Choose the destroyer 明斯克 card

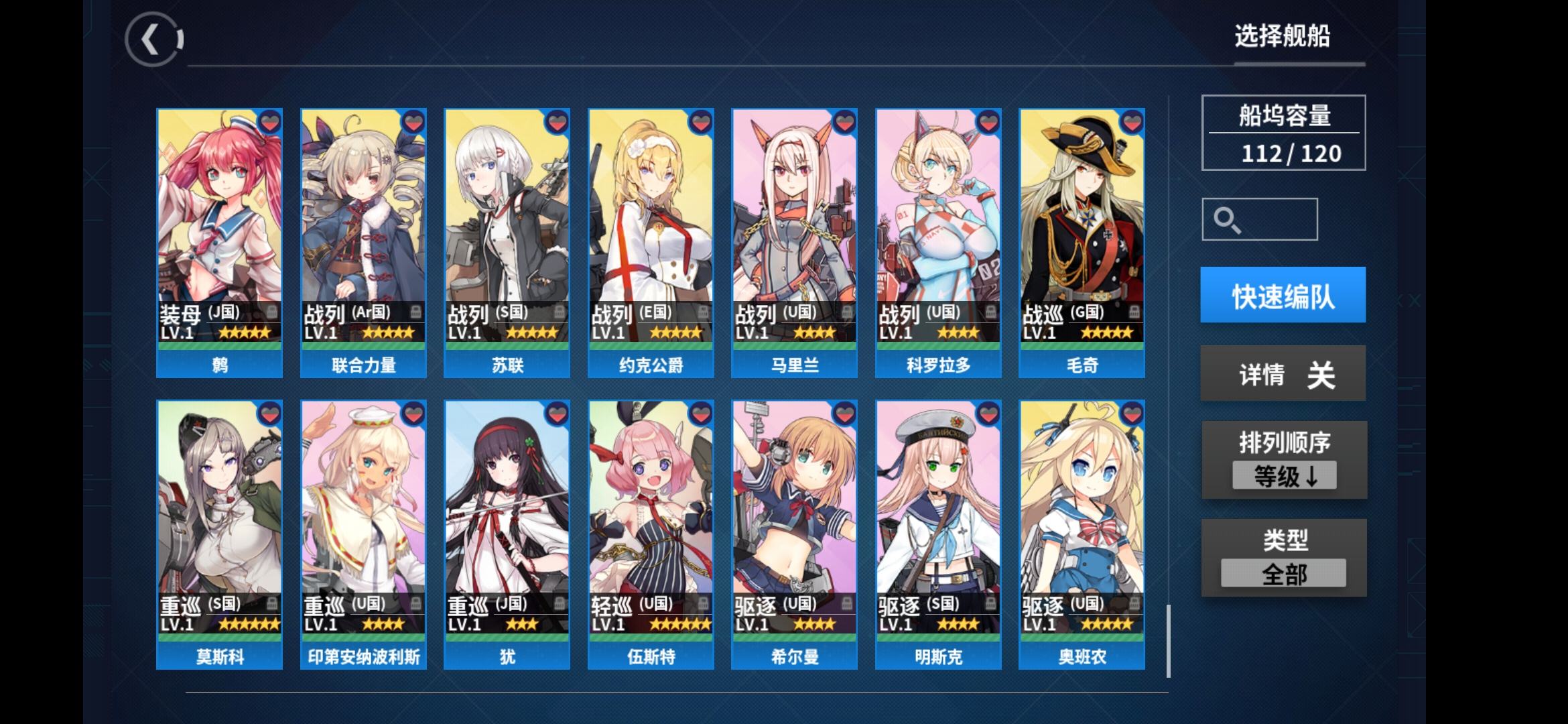pos(938,534)
